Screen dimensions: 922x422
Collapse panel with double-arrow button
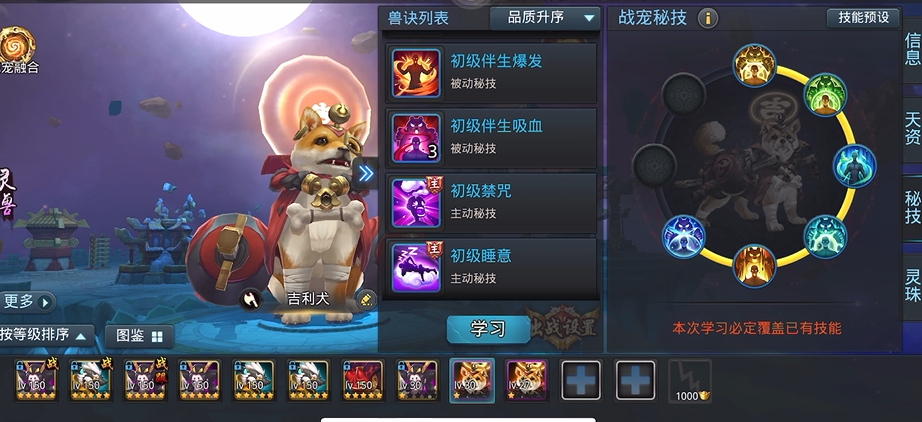(366, 173)
